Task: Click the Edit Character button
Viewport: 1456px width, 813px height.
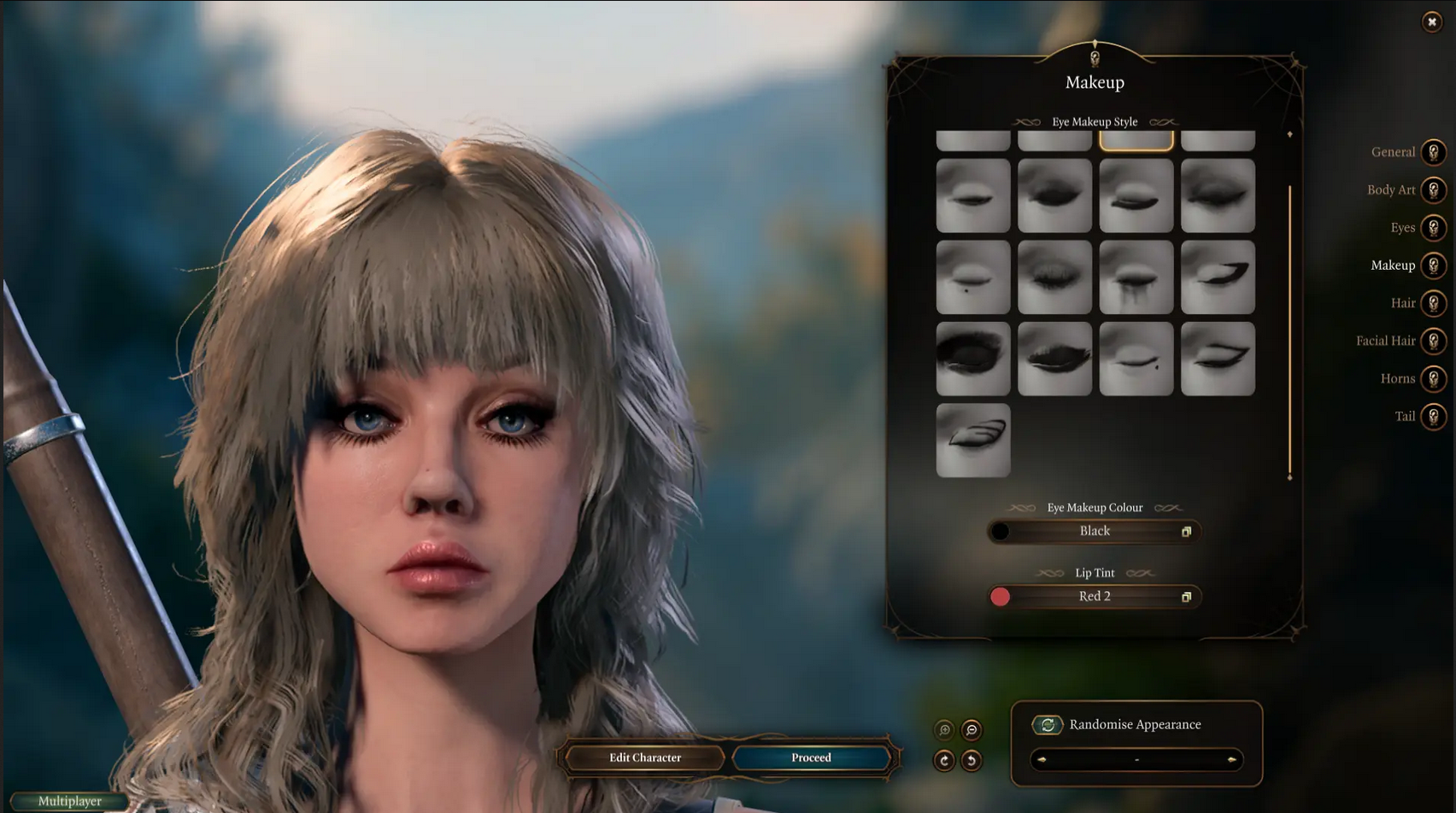Action: 645,757
